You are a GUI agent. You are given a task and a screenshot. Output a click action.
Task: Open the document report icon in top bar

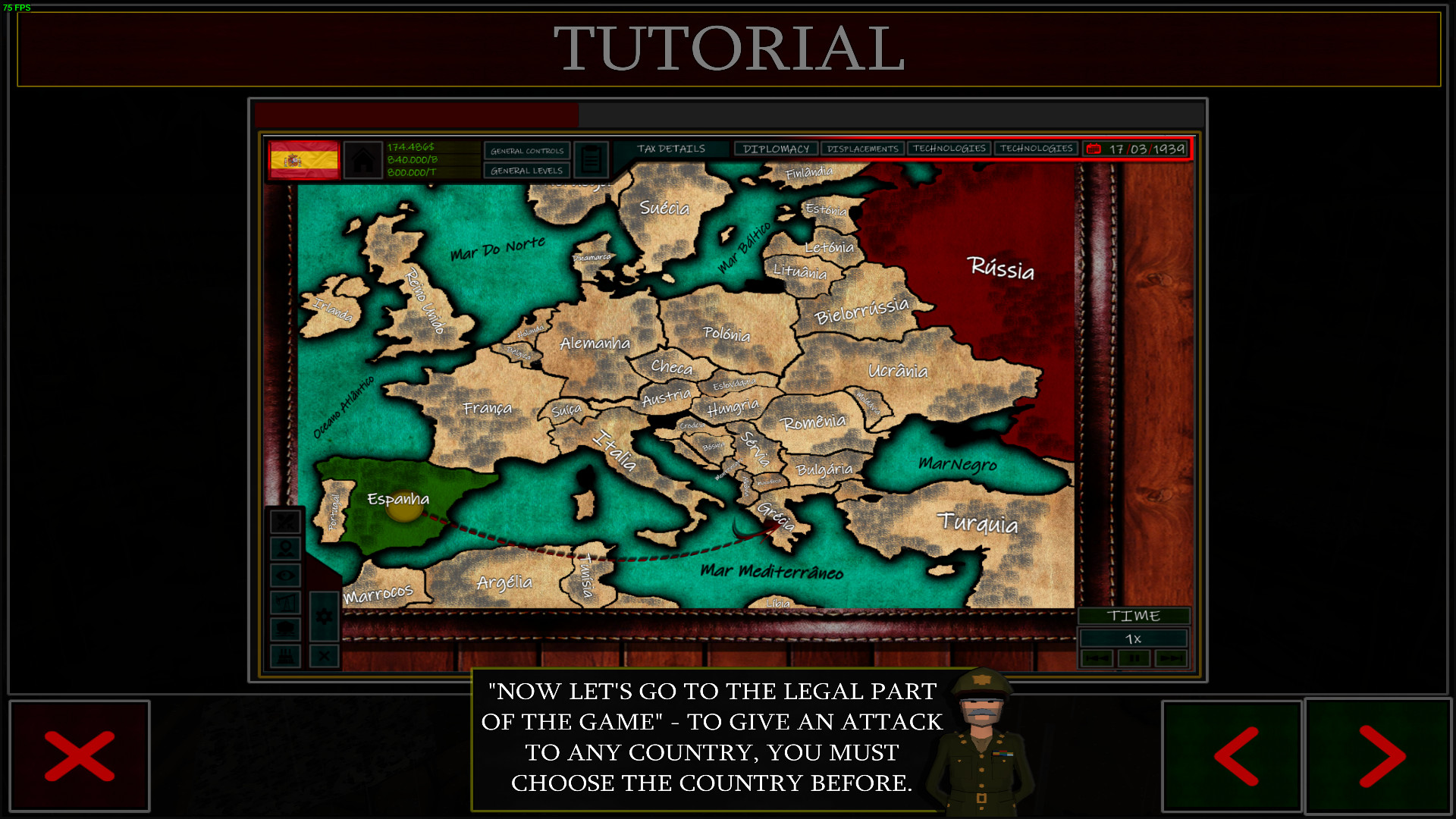click(x=591, y=157)
